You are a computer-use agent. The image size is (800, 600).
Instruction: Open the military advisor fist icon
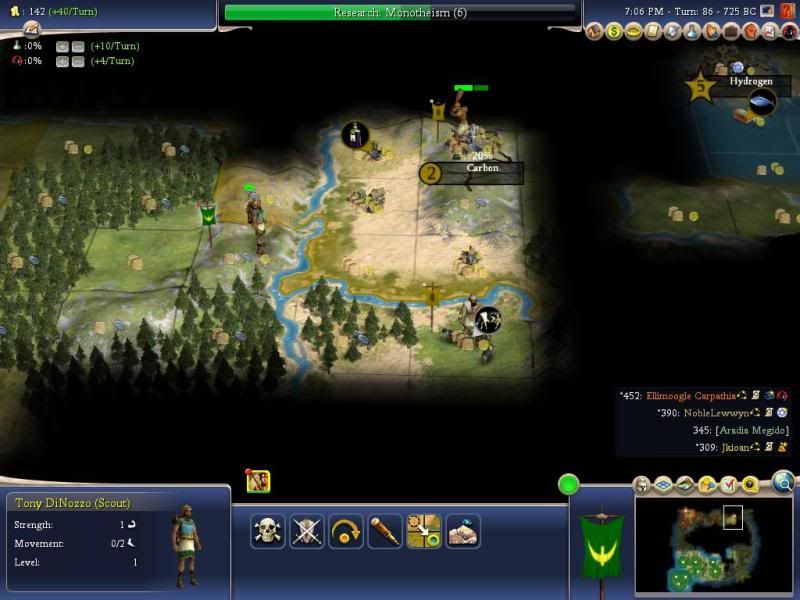[748, 32]
